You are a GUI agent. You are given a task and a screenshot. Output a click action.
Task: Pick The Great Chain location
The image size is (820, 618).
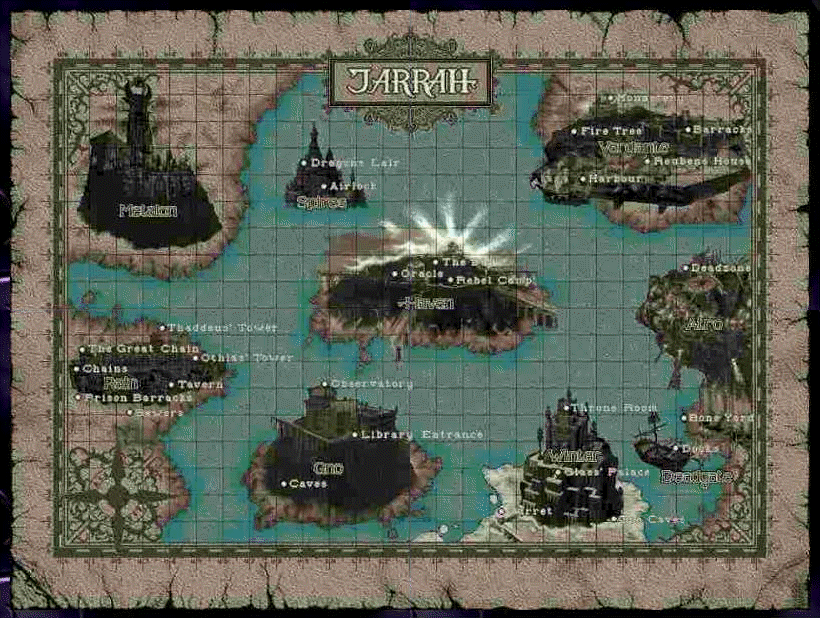(82, 350)
